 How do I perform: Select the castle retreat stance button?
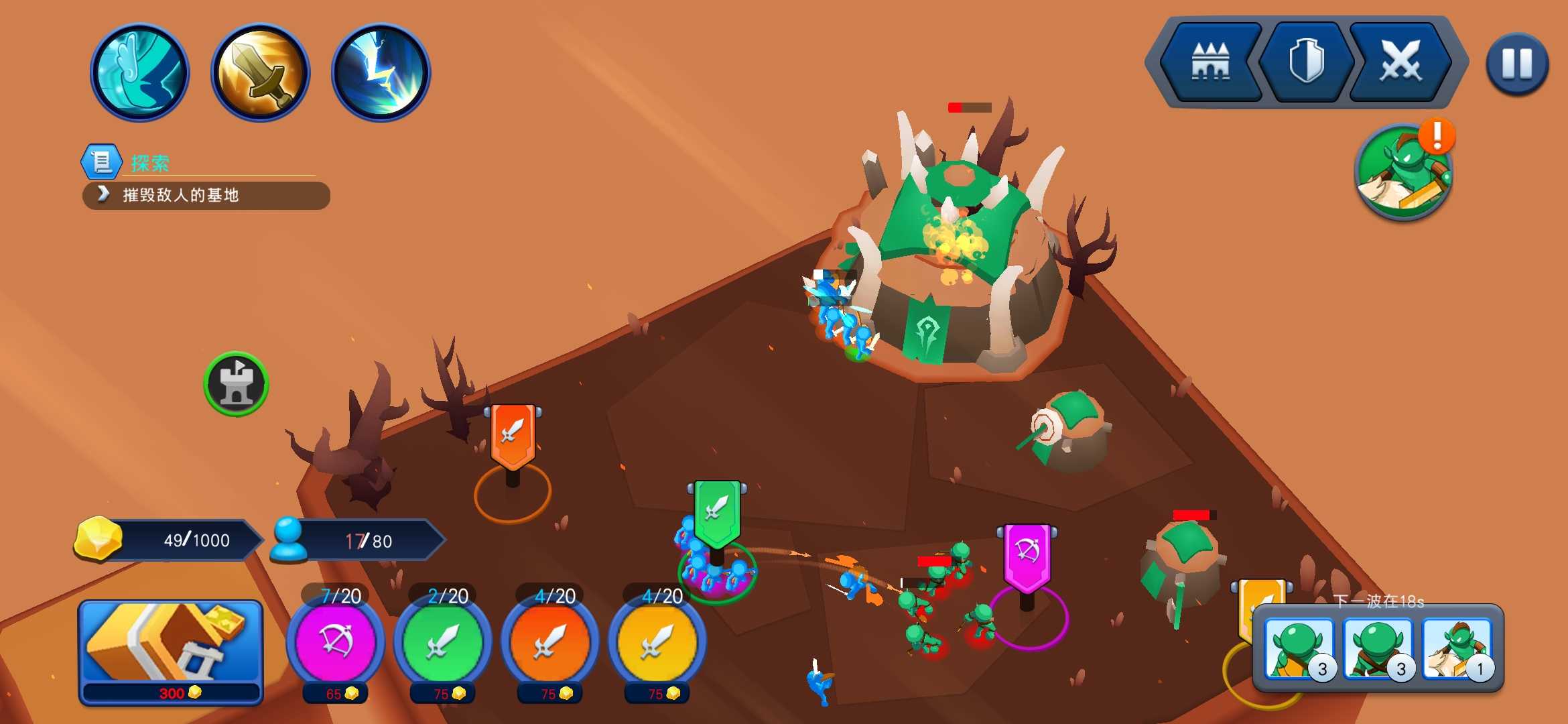pyautogui.click(x=1210, y=62)
